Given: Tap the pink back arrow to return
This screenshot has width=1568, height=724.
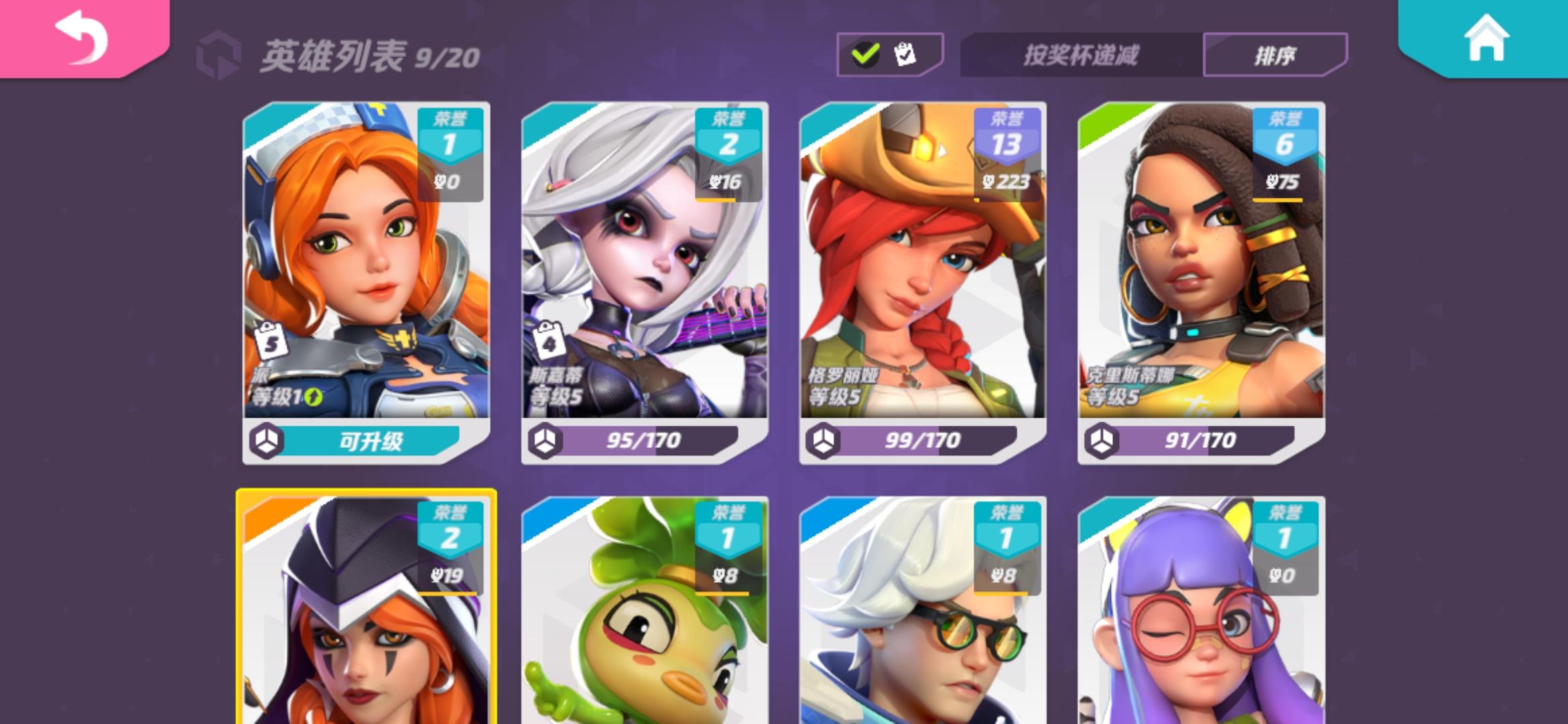Looking at the screenshot, I should (x=80, y=38).
